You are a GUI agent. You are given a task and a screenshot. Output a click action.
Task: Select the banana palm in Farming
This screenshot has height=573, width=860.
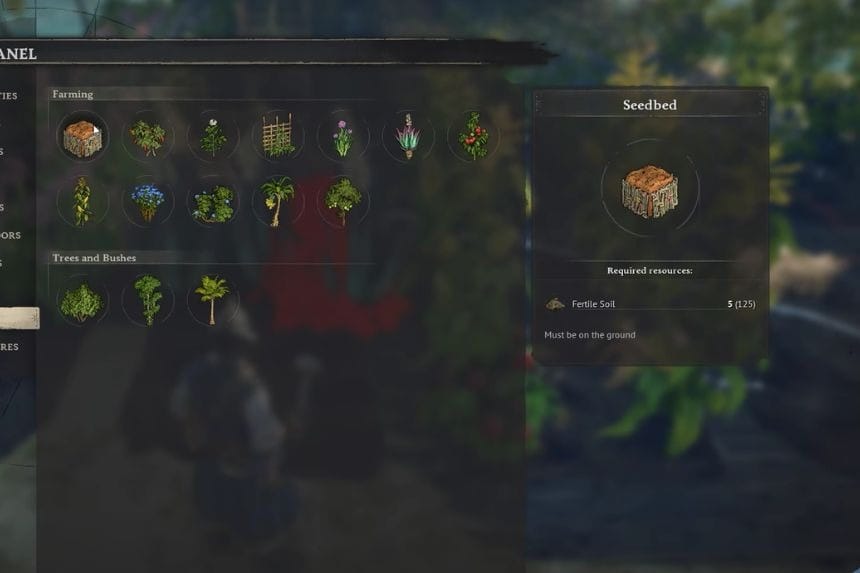(278, 201)
